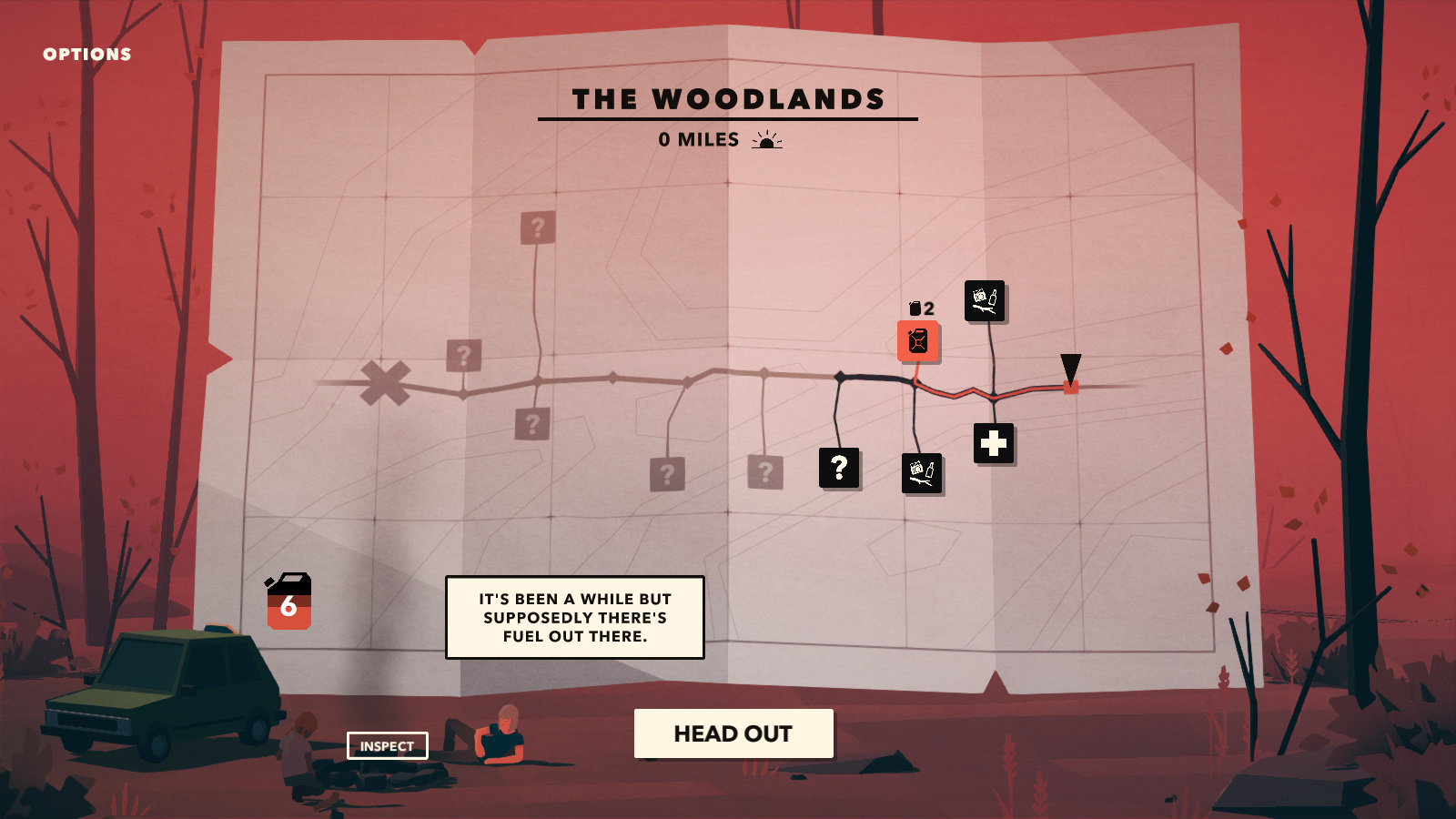Screen dimensions: 1456x819
Task: Inspect the campsite
Action: tap(387, 746)
